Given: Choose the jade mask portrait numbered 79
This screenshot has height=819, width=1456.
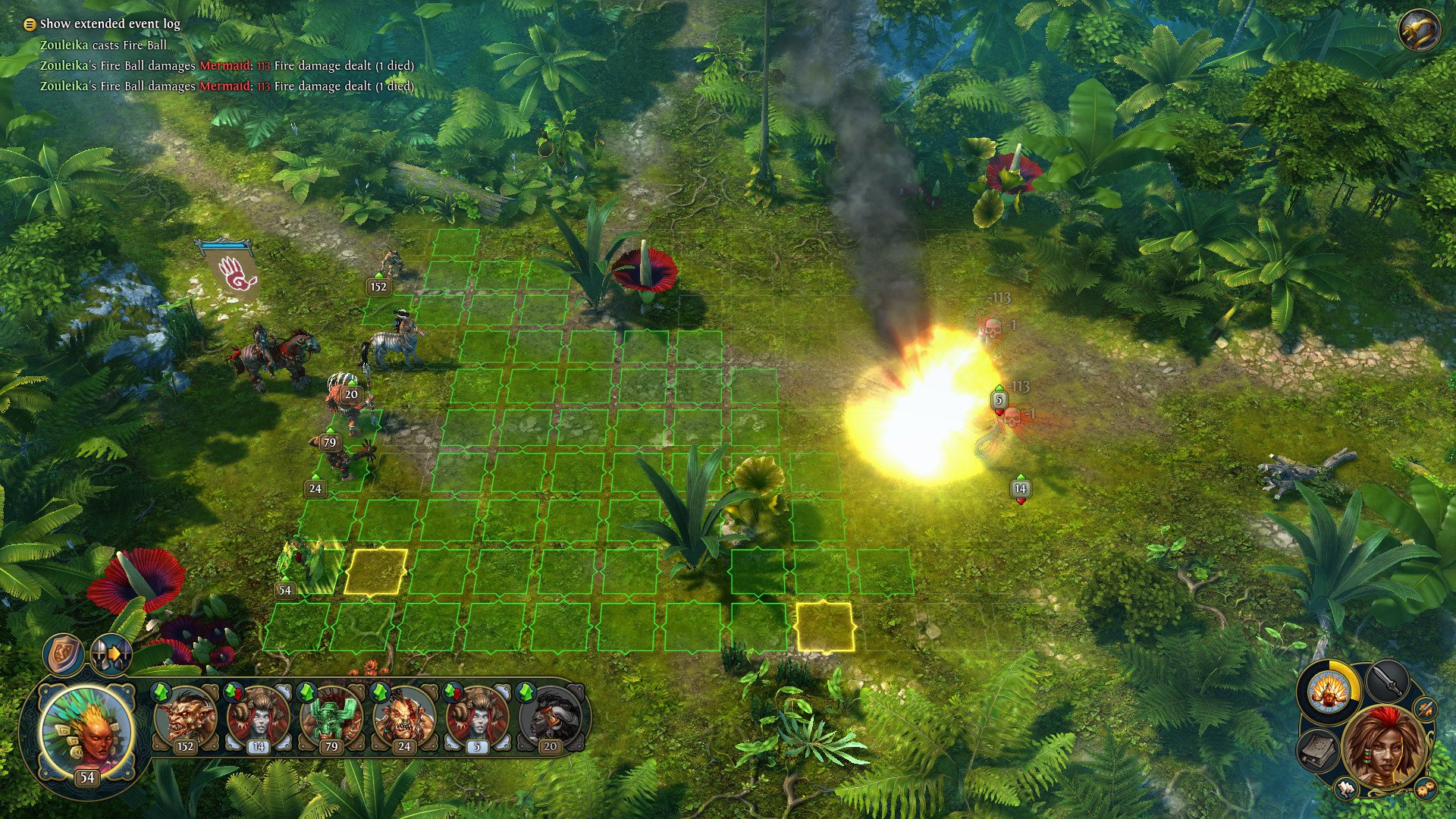Looking at the screenshot, I should pyautogui.click(x=331, y=717).
